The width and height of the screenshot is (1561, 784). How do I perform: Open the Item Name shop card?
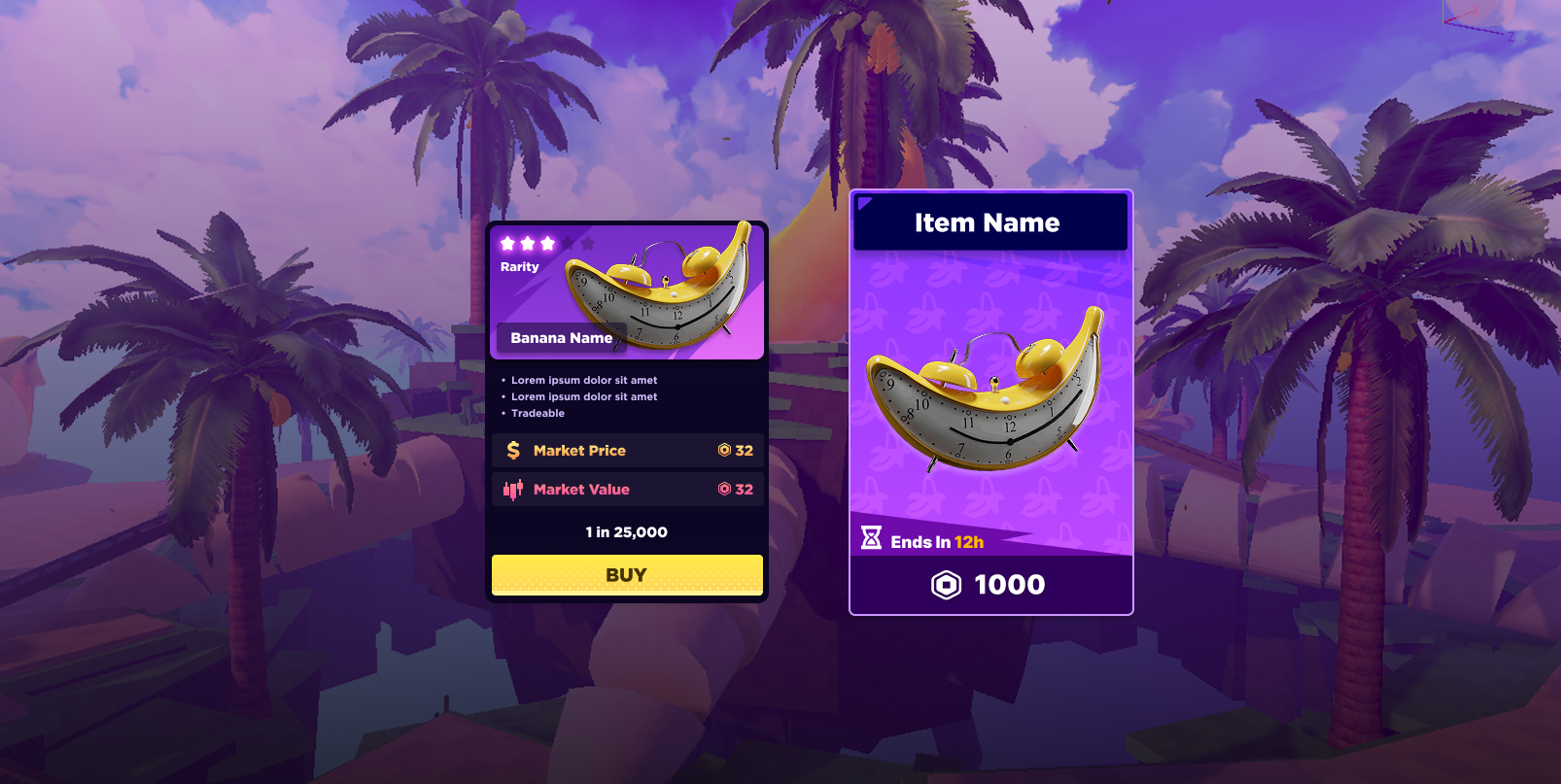990,389
